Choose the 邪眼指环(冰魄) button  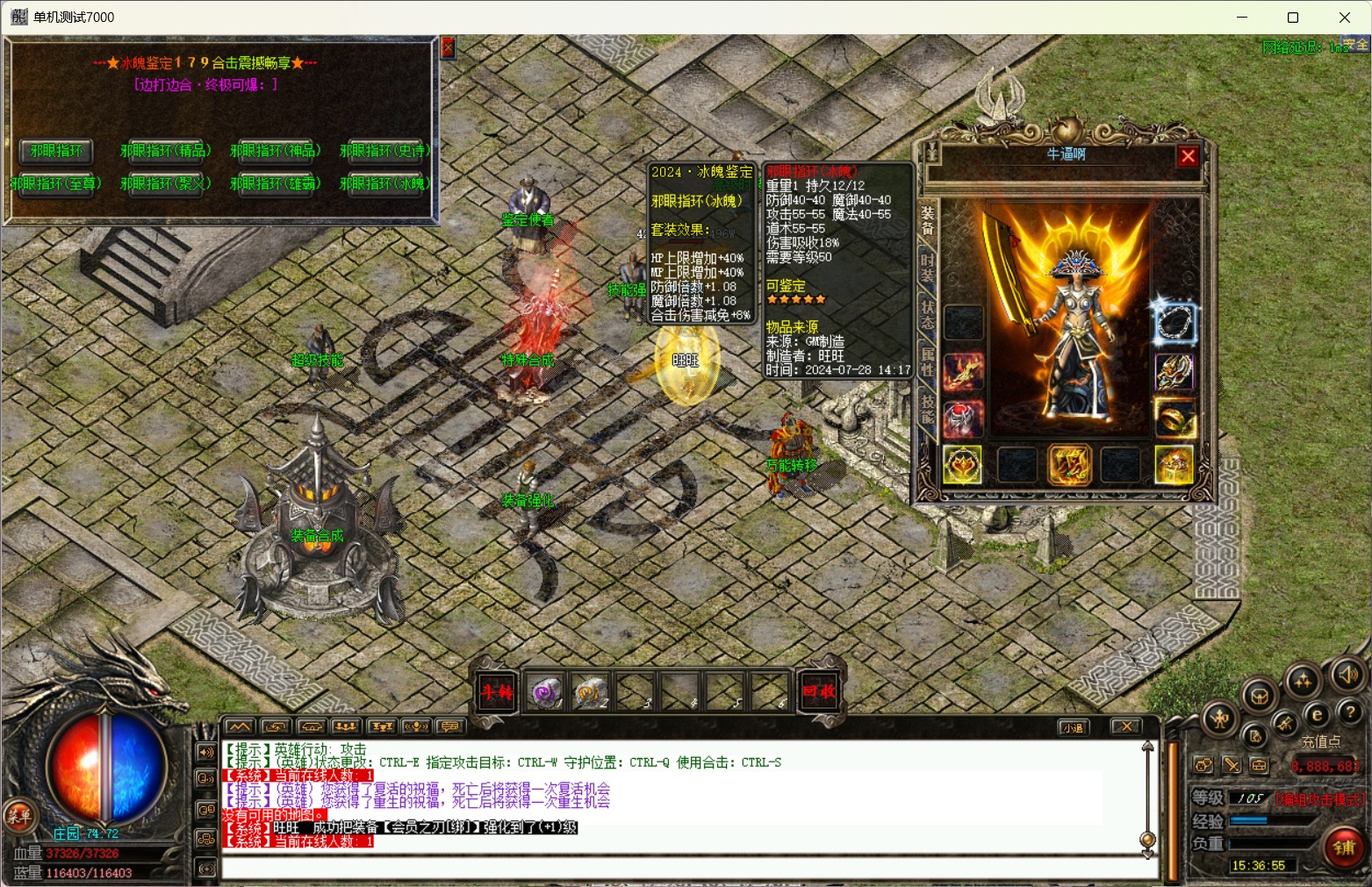(x=384, y=183)
